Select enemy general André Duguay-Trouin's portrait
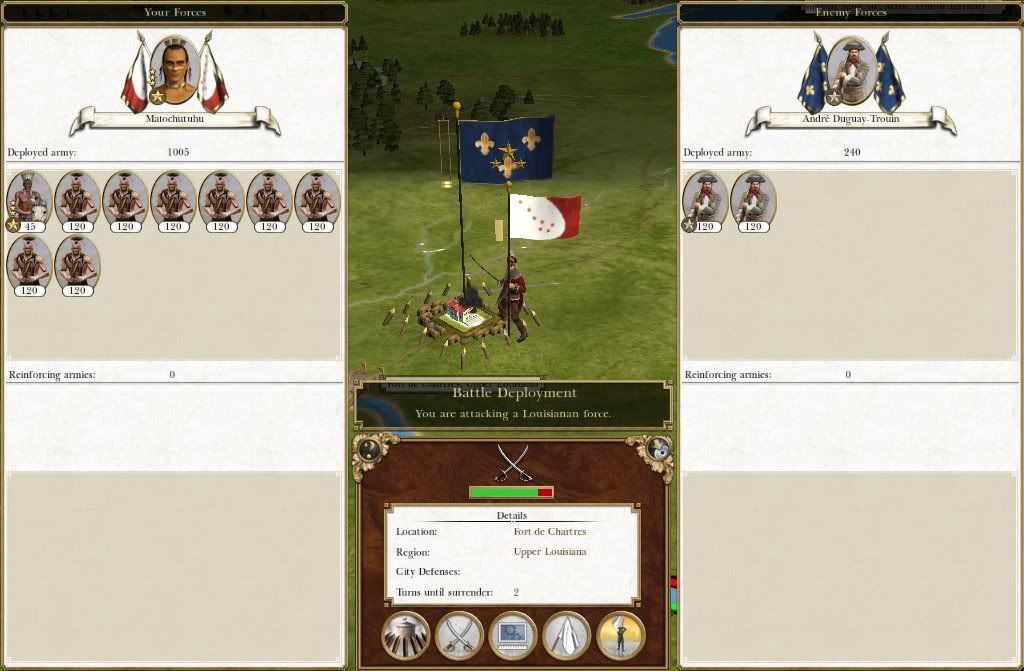This screenshot has height=671, width=1024. point(851,71)
